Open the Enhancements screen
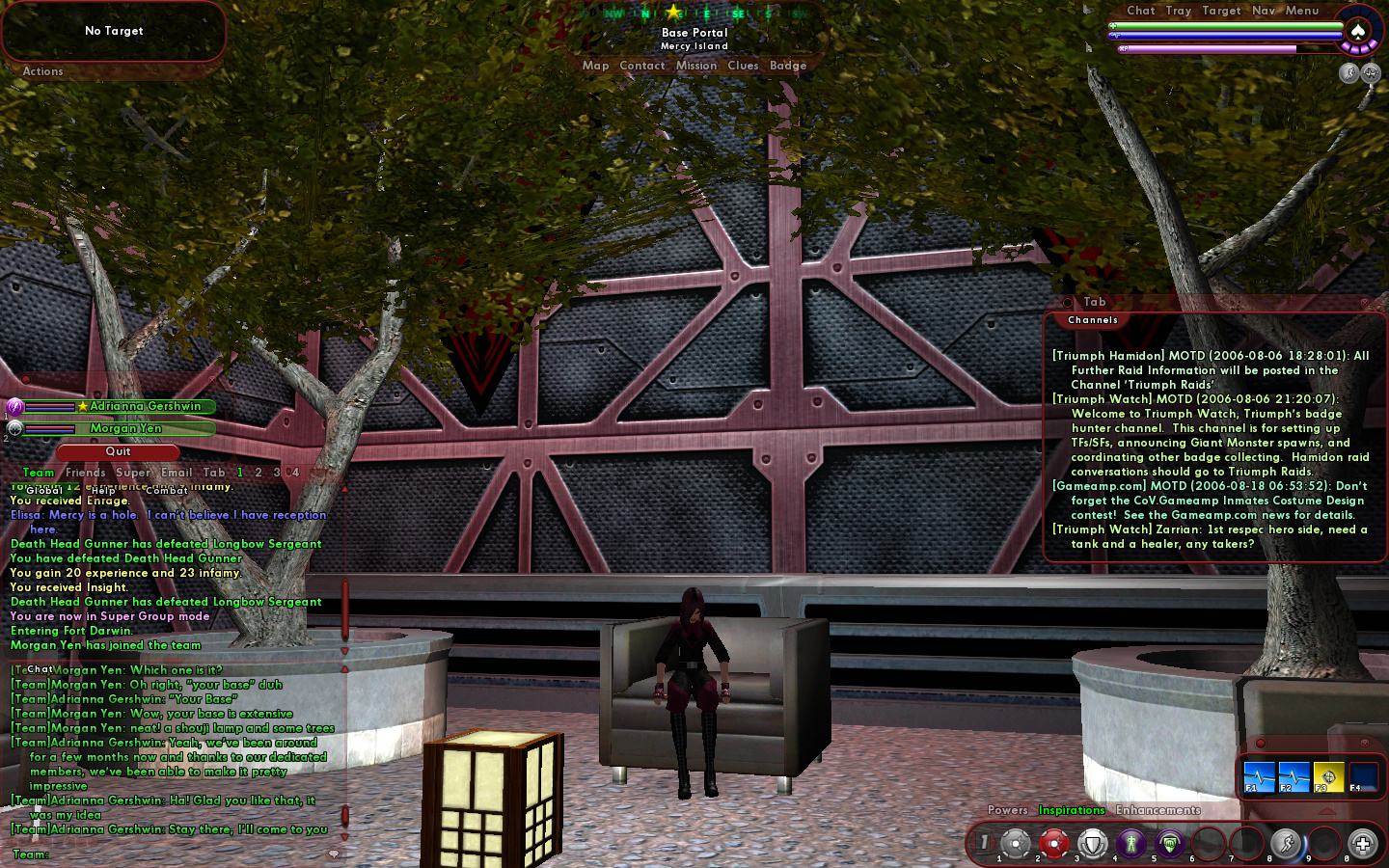 [1157, 810]
